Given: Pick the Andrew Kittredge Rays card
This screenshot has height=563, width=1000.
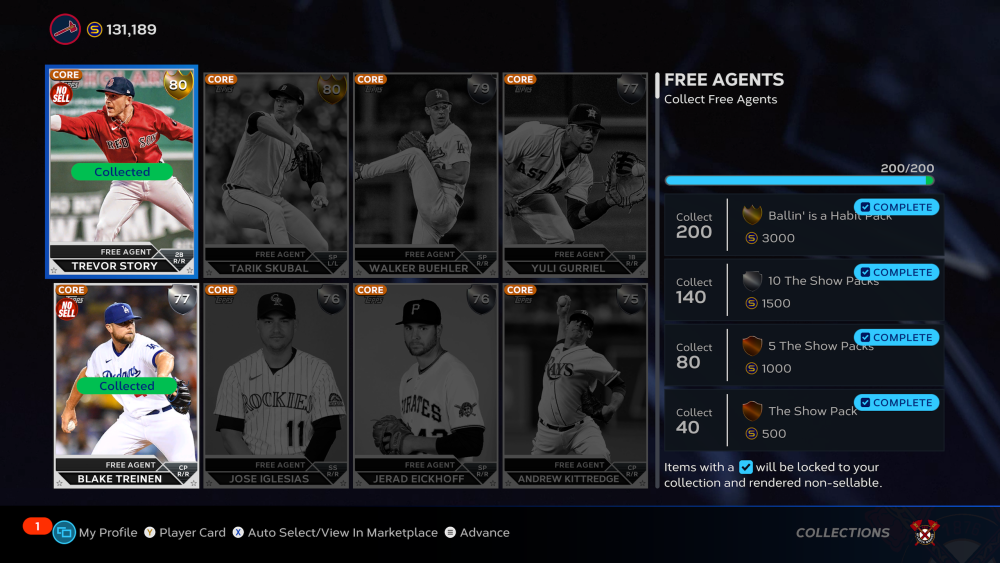Looking at the screenshot, I should (x=575, y=386).
